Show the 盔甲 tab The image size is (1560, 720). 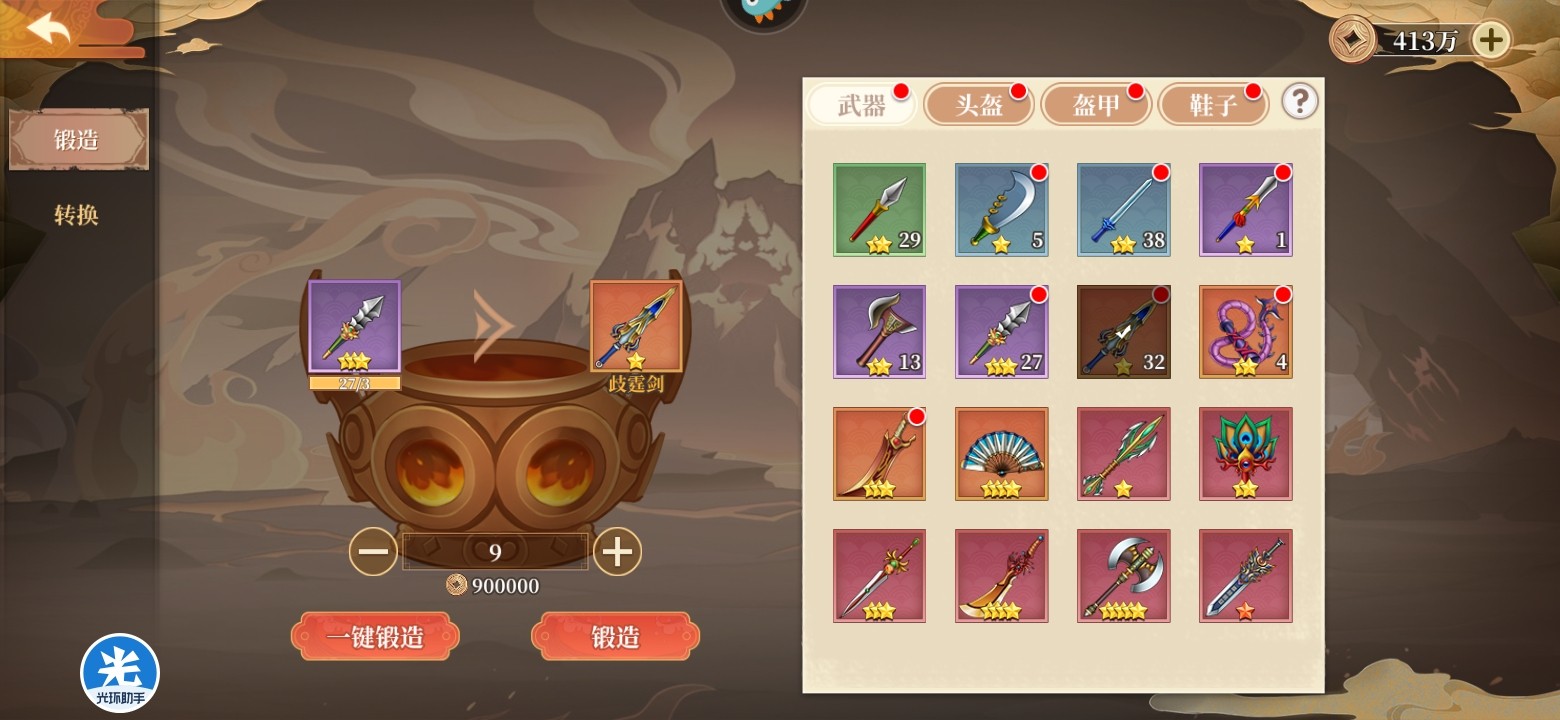[1096, 106]
